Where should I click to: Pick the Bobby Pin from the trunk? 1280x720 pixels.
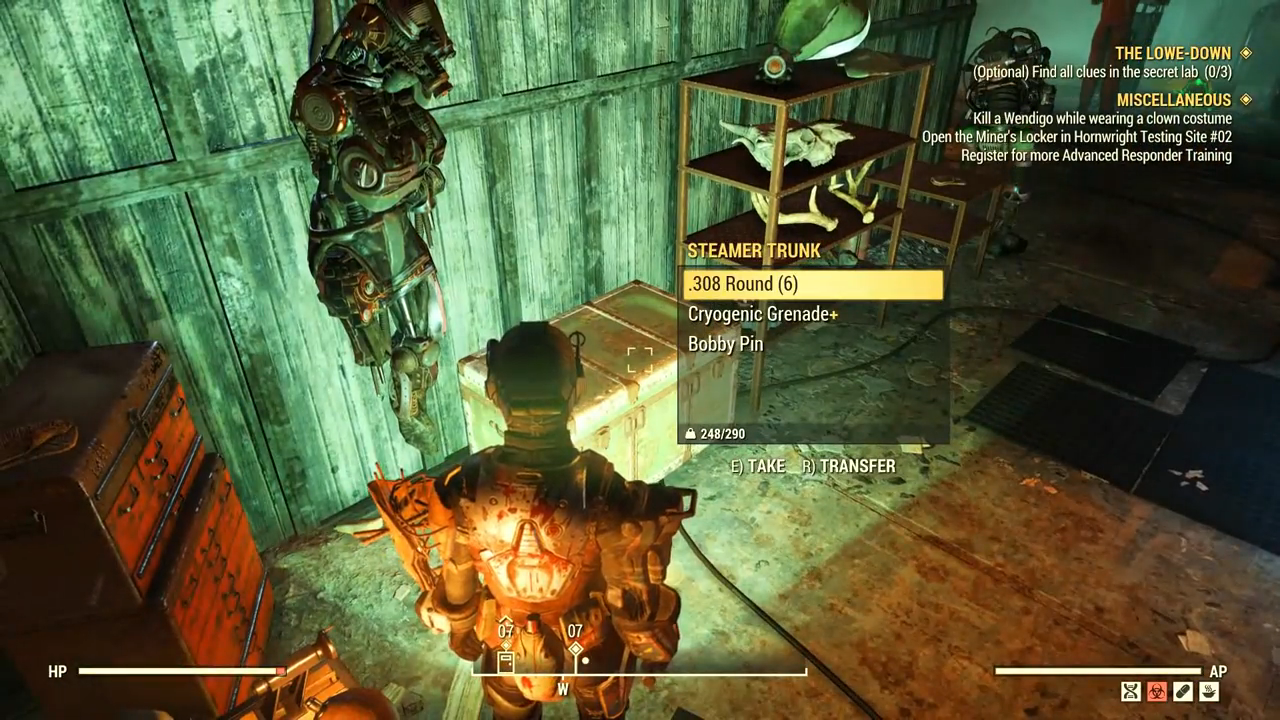(725, 344)
